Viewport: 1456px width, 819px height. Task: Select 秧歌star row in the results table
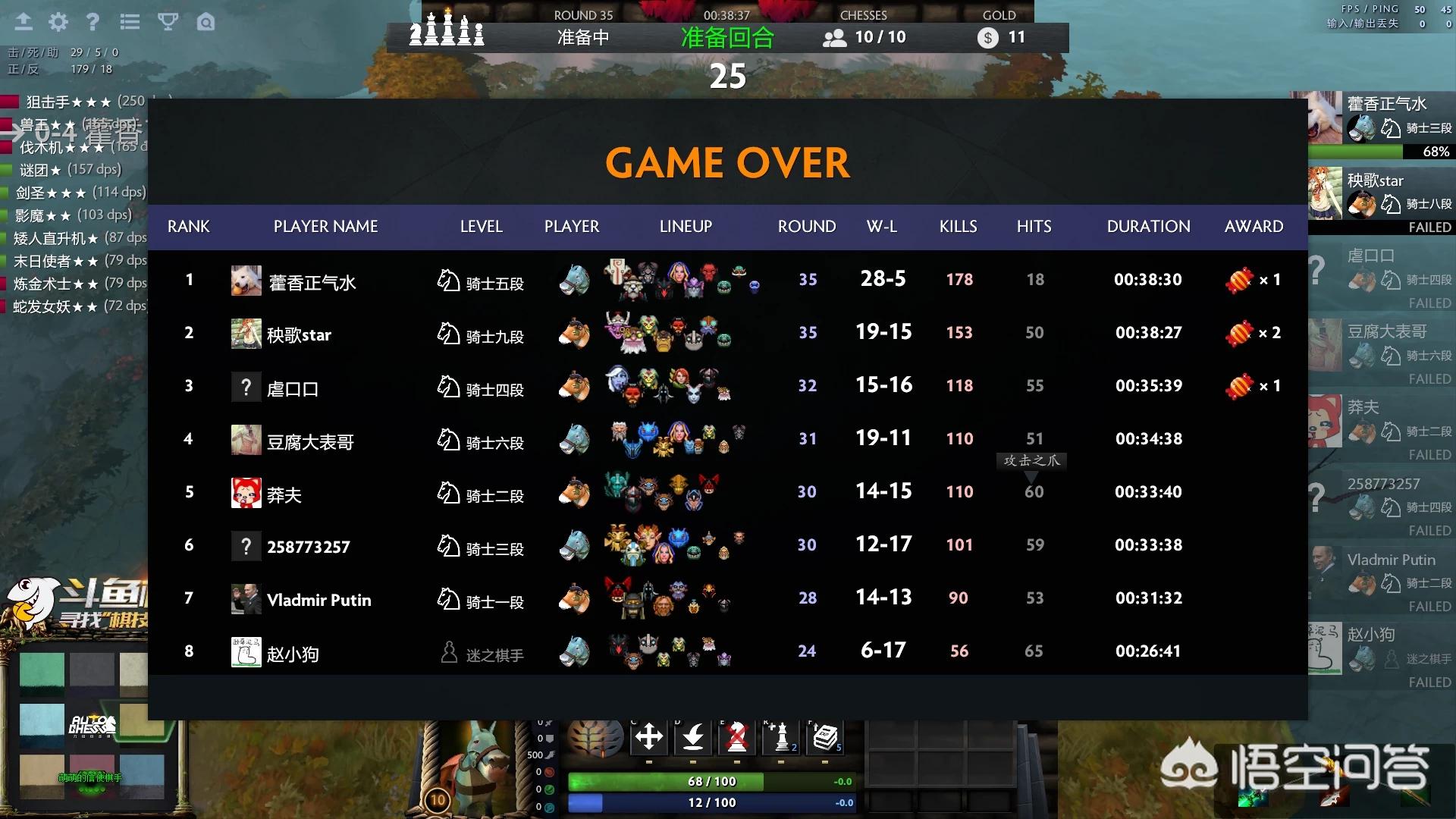coord(299,334)
